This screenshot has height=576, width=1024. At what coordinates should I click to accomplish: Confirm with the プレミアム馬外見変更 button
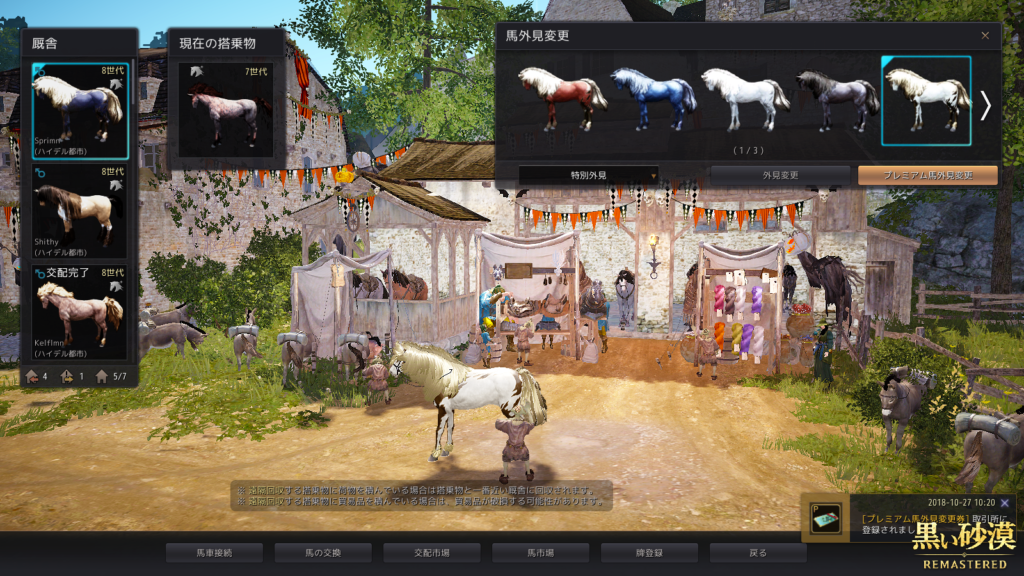tap(927, 175)
